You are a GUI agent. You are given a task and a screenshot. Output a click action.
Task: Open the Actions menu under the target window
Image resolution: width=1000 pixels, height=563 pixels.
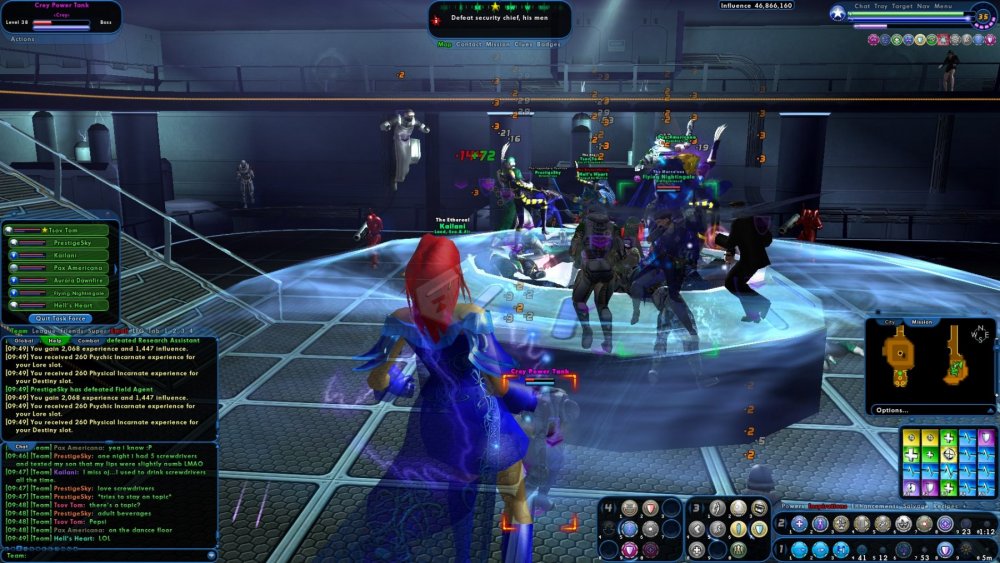[x=22, y=39]
